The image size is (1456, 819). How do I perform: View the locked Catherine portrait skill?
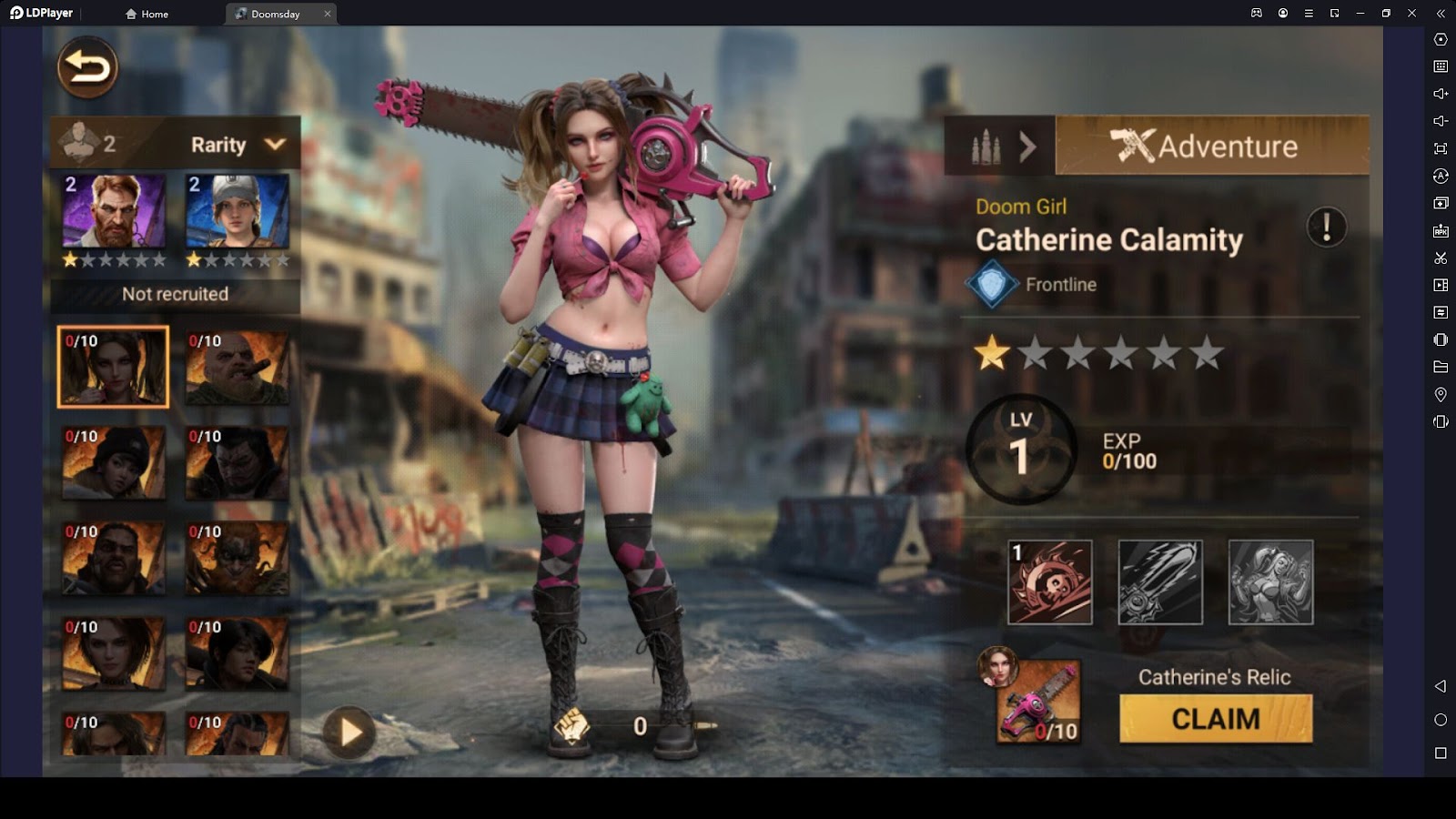[1270, 582]
